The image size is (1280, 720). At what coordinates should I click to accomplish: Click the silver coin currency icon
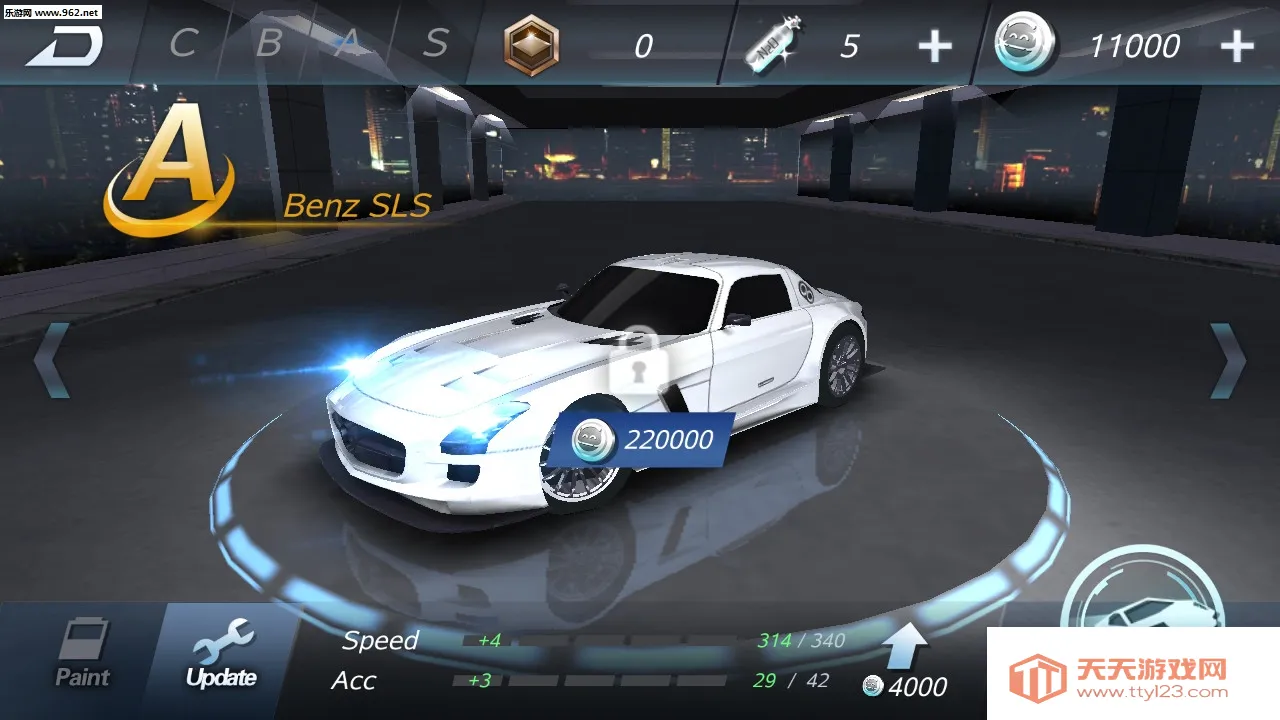pyautogui.click(x=1023, y=42)
